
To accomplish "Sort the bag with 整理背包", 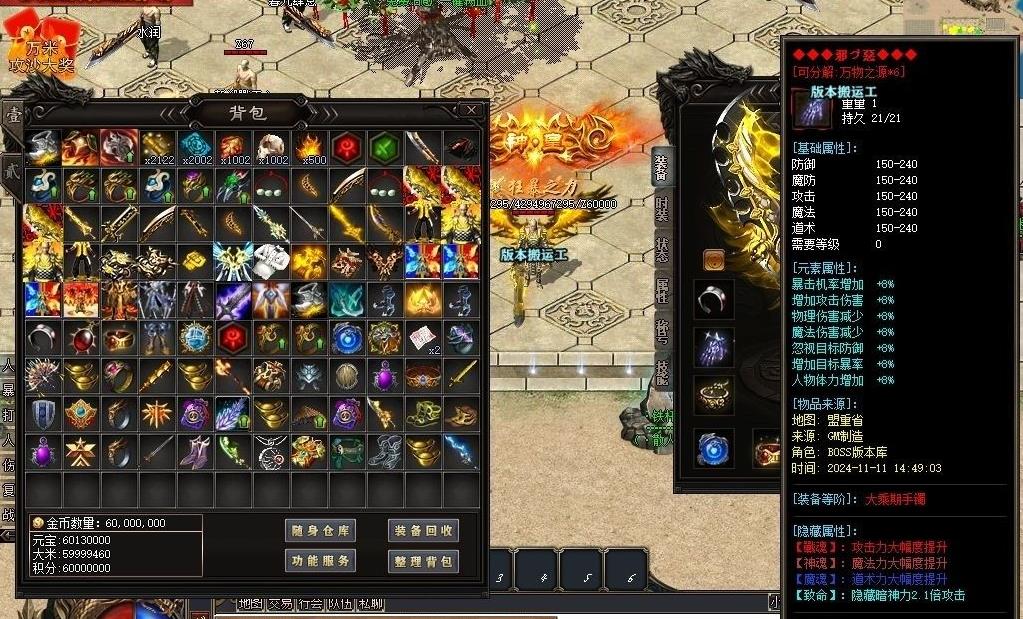I will click(423, 561).
